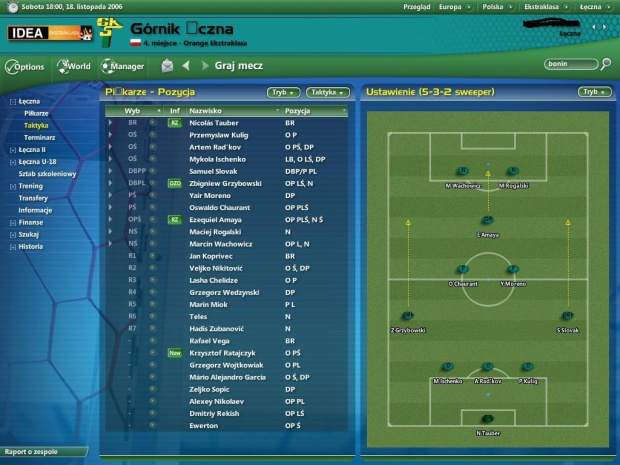This screenshot has height=465, width=620.
Task: Open Raport o zespole at the bottom
Action: point(30,451)
